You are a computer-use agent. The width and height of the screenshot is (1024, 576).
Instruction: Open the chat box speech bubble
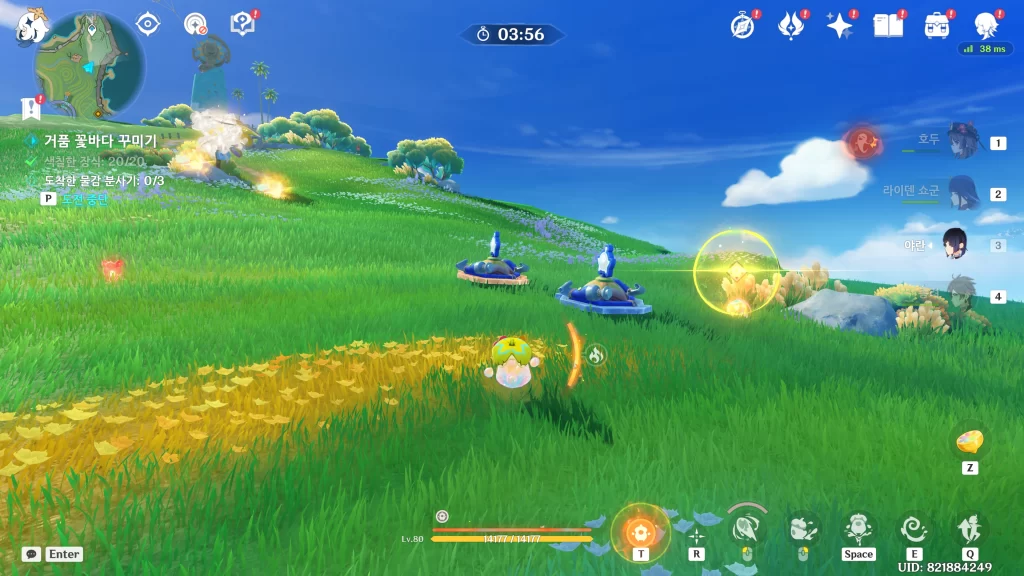coord(32,553)
